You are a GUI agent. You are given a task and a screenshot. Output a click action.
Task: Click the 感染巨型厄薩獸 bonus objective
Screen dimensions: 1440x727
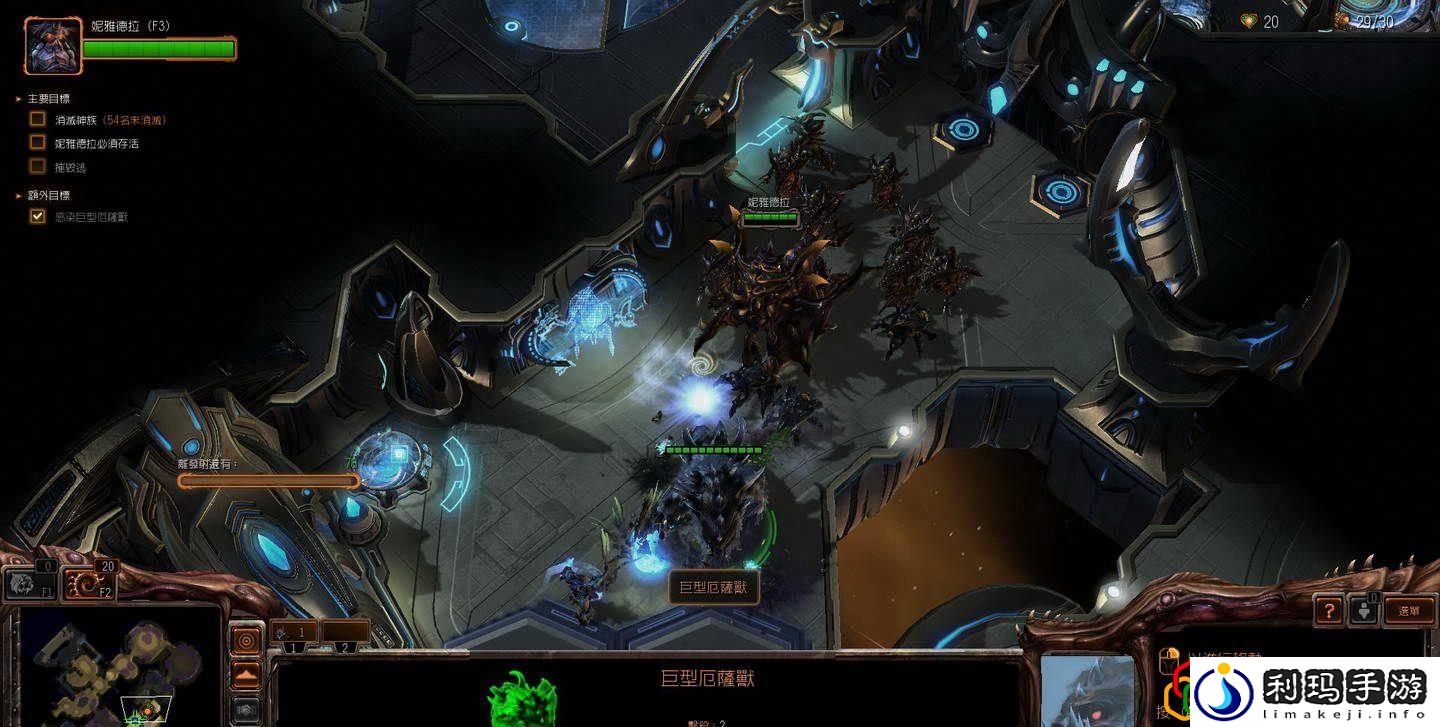pos(91,217)
